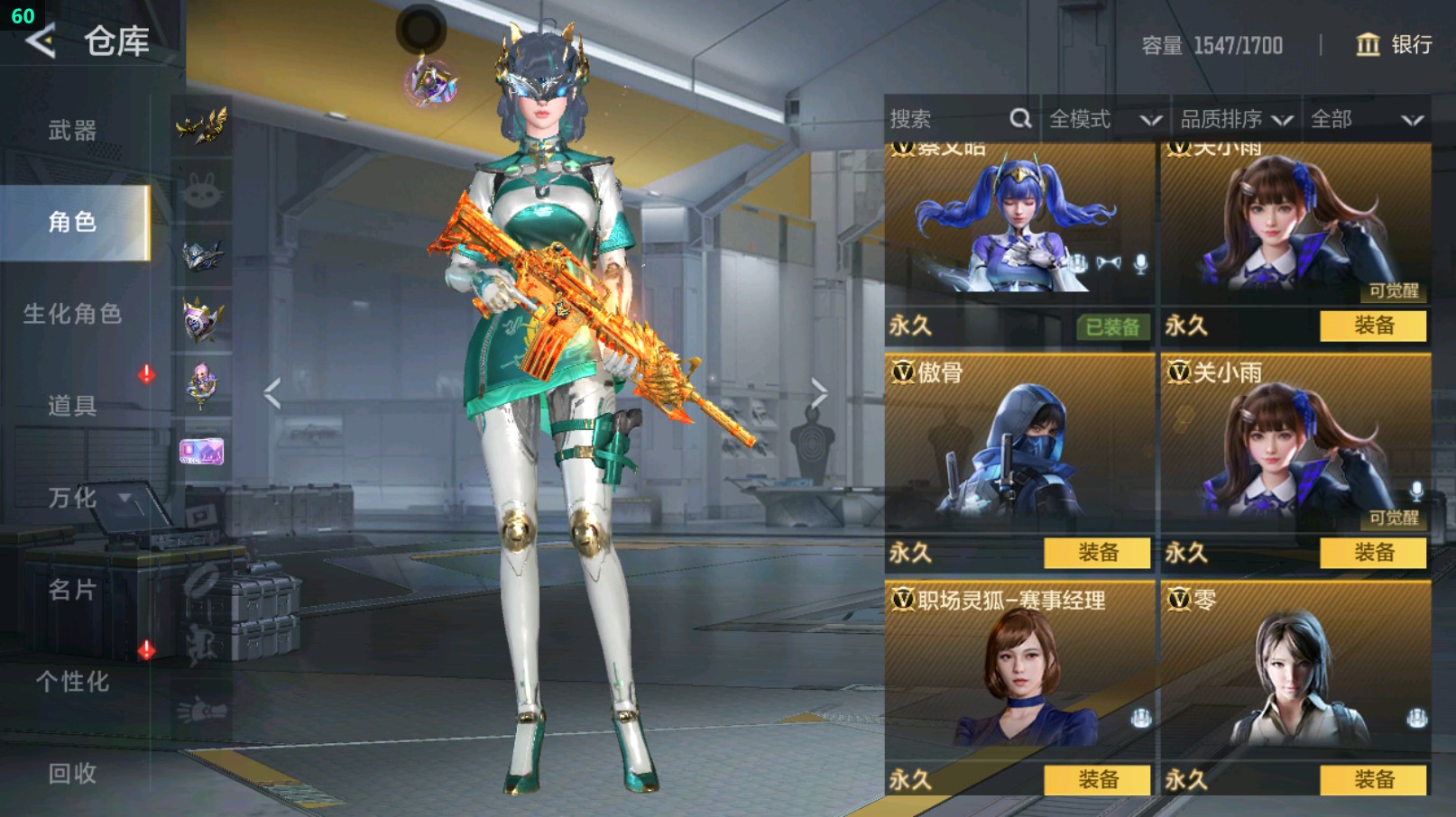
Task: Equip 职场灵狐-赛事经理 character
Action: pos(1097,780)
